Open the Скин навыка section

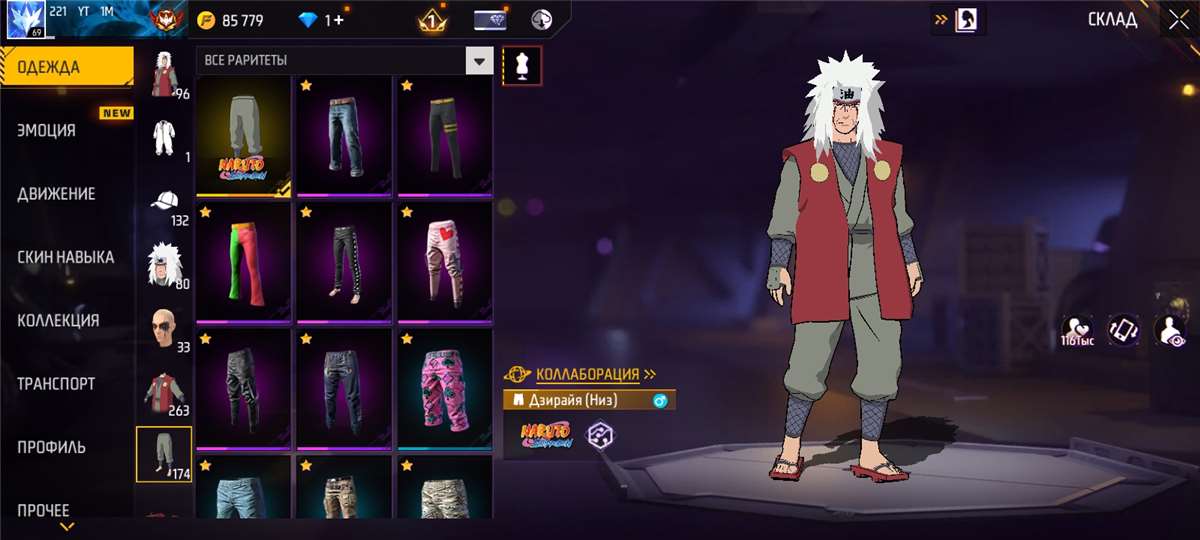pyautogui.click(x=66, y=257)
